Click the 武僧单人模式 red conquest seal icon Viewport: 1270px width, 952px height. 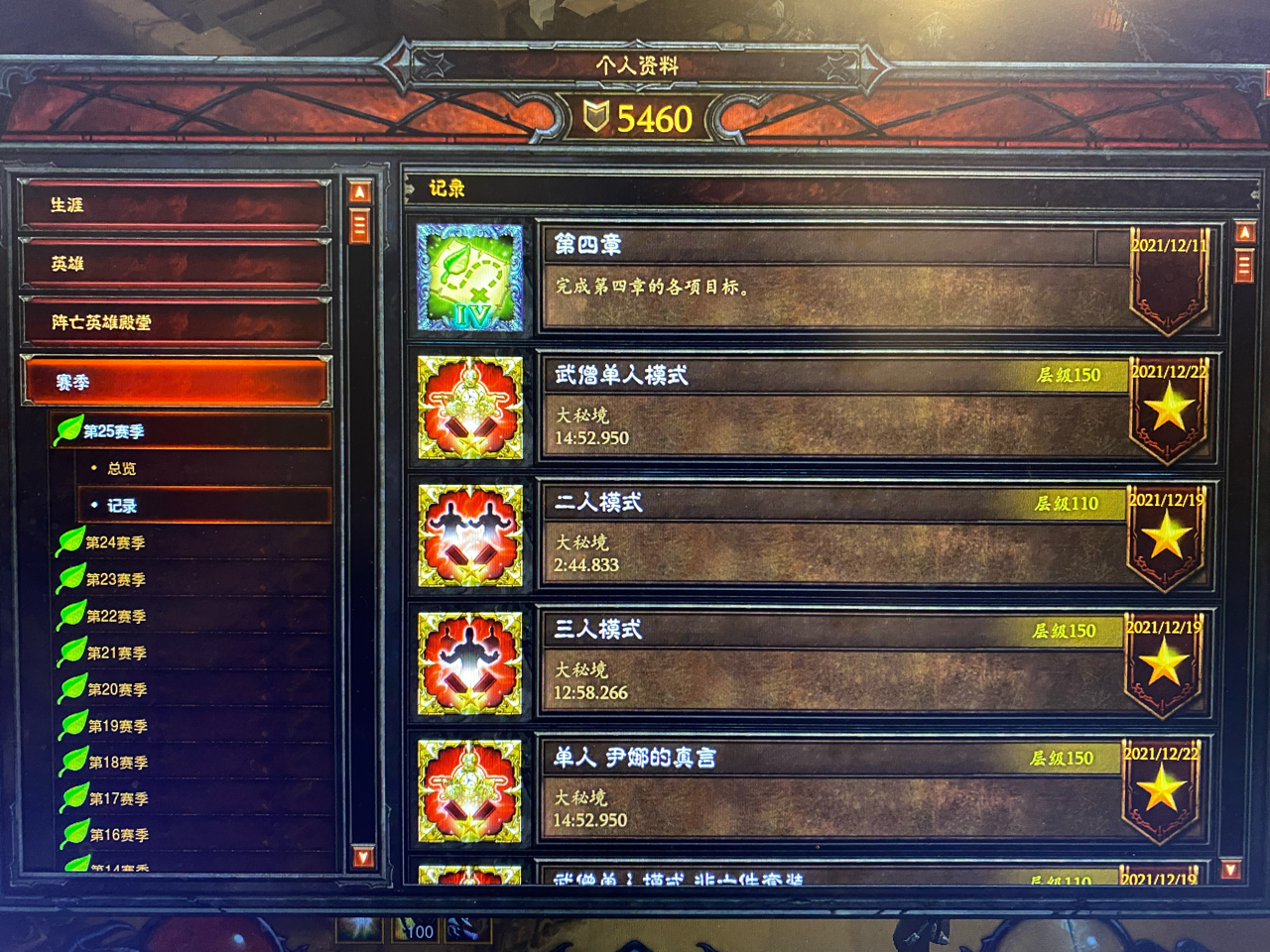(469, 410)
